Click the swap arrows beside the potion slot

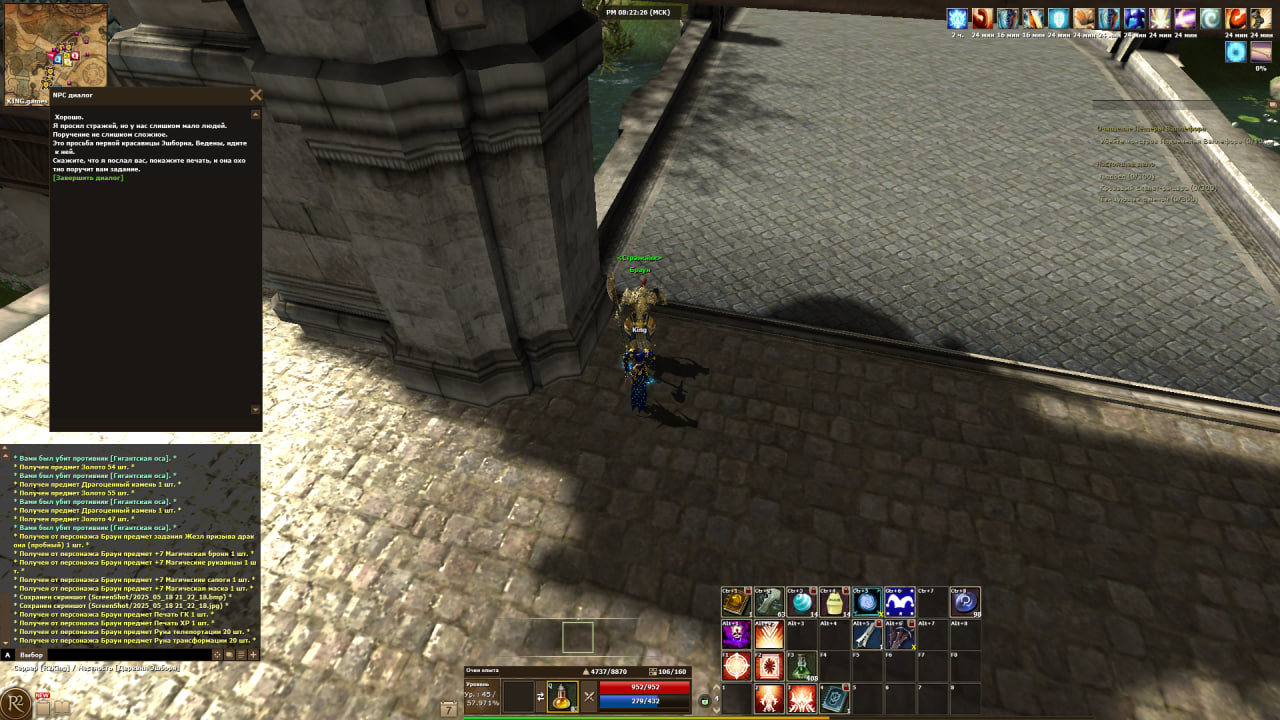[x=541, y=696]
